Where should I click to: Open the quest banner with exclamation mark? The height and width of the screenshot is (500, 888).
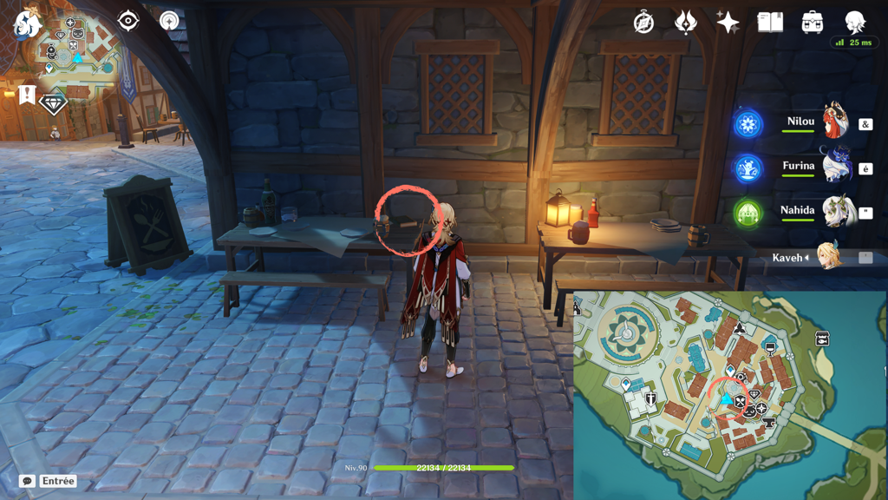(x=27, y=95)
